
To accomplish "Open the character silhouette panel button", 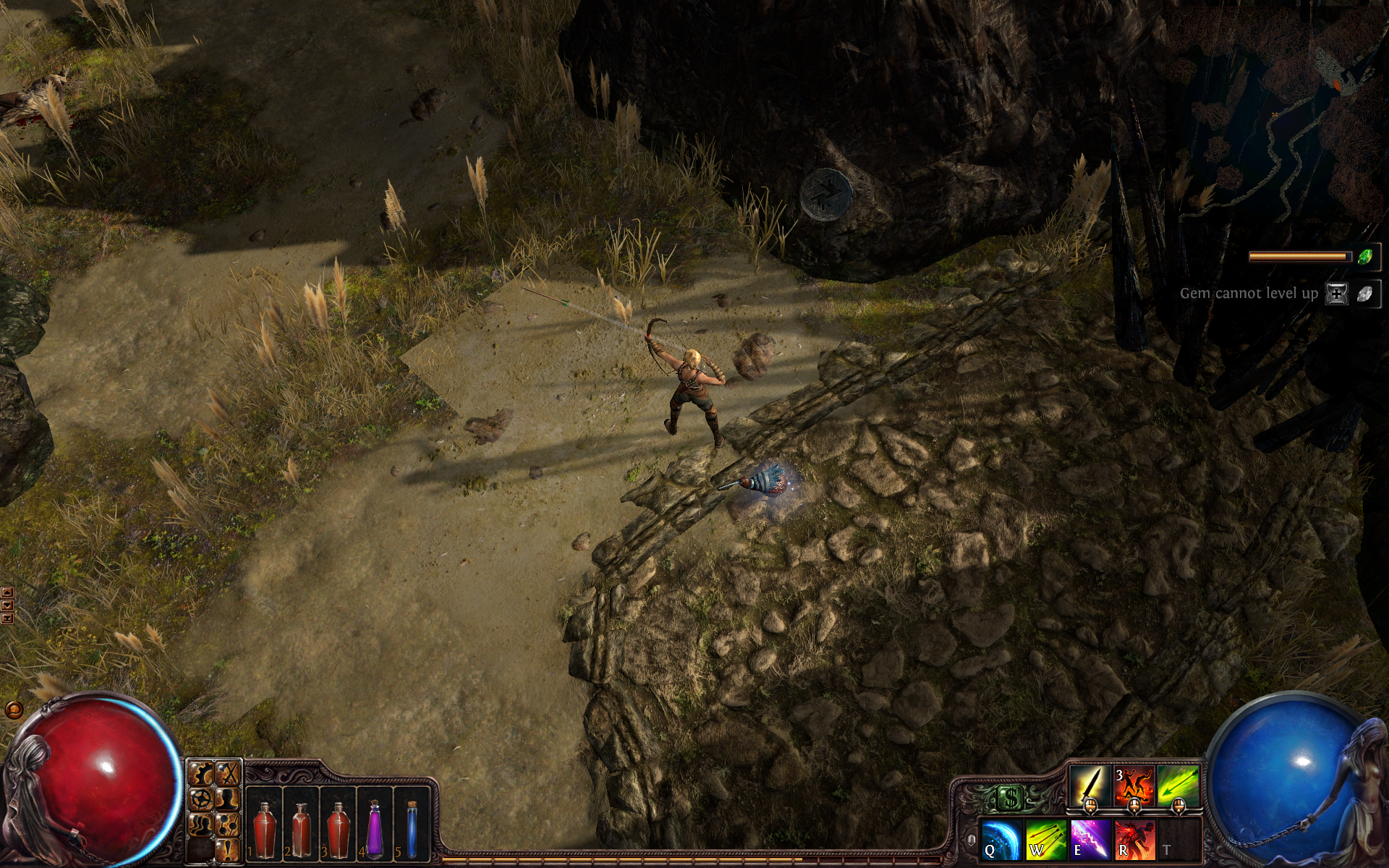I will tap(227, 799).
